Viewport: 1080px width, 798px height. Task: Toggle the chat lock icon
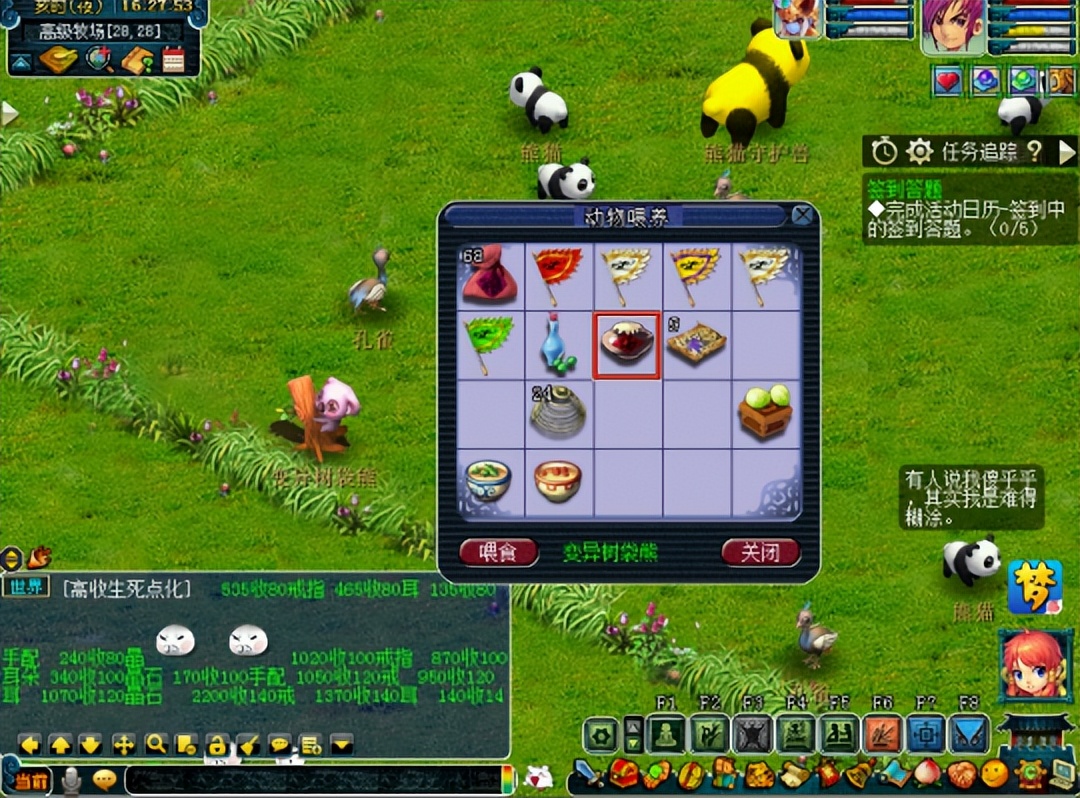point(216,744)
